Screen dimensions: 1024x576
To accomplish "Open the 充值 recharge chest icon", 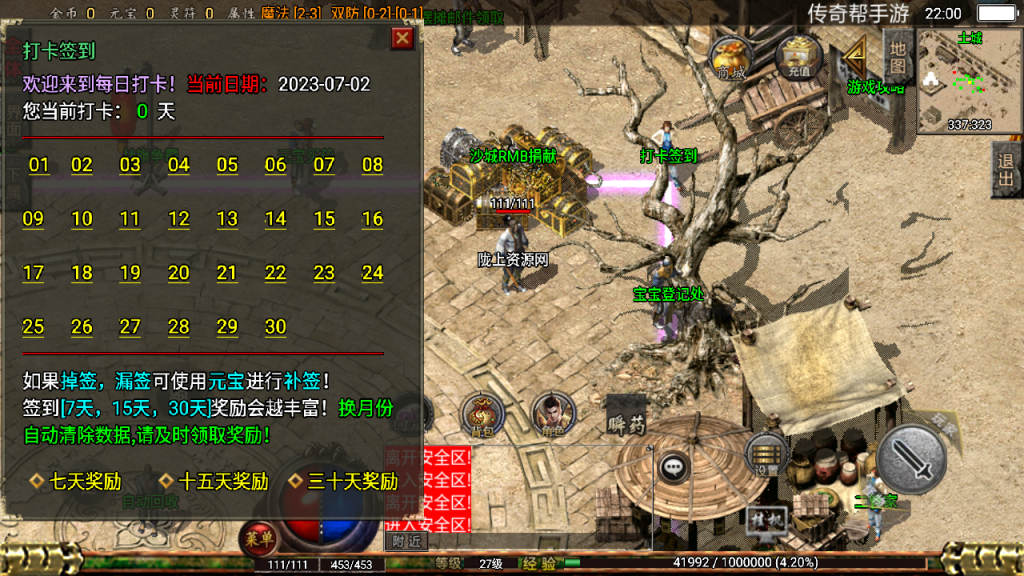I will (798, 57).
